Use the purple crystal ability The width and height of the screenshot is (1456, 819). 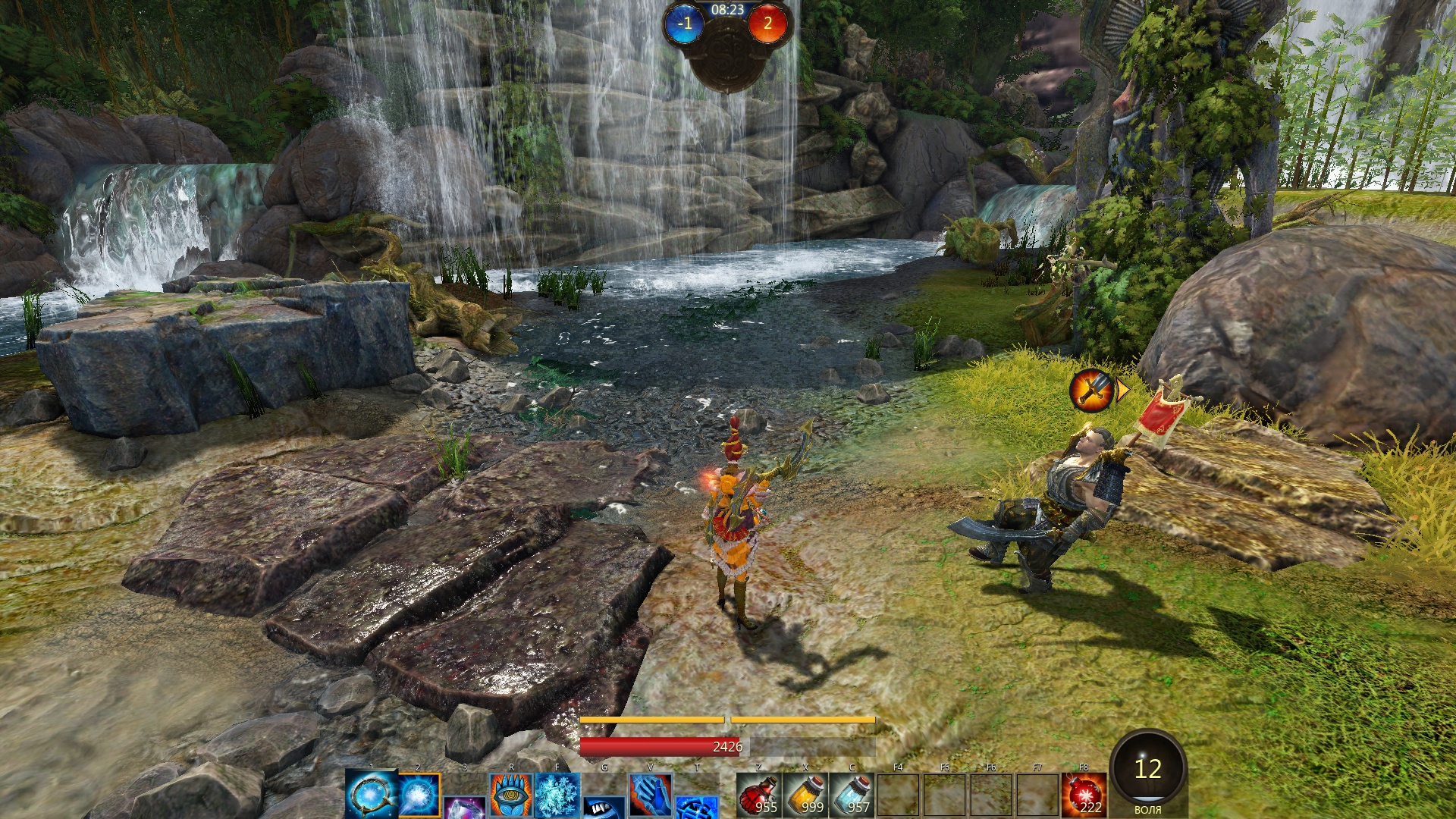(464, 808)
